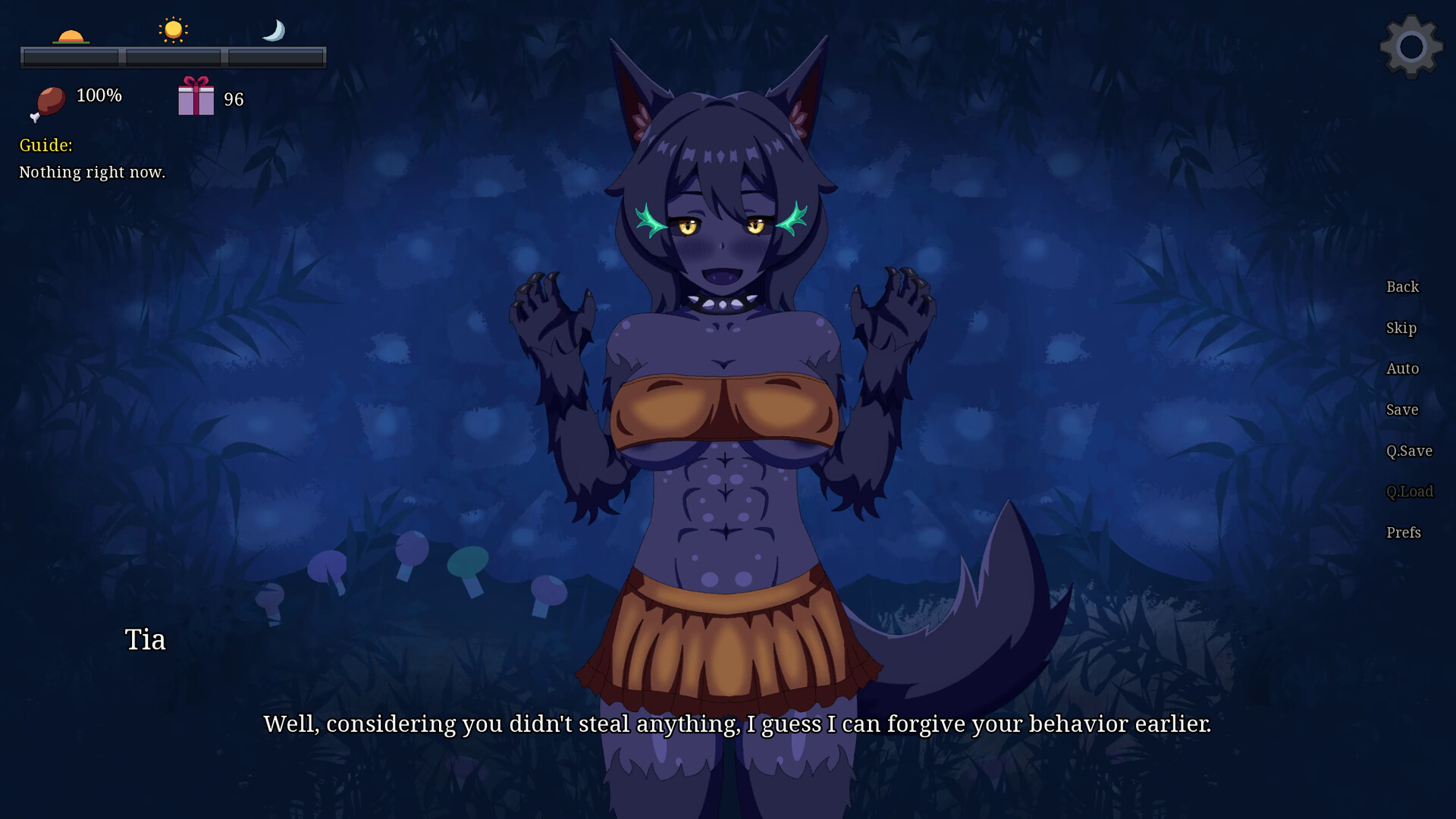Click the name label Tia
This screenshot has width=1456, height=819.
[x=144, y=639]
